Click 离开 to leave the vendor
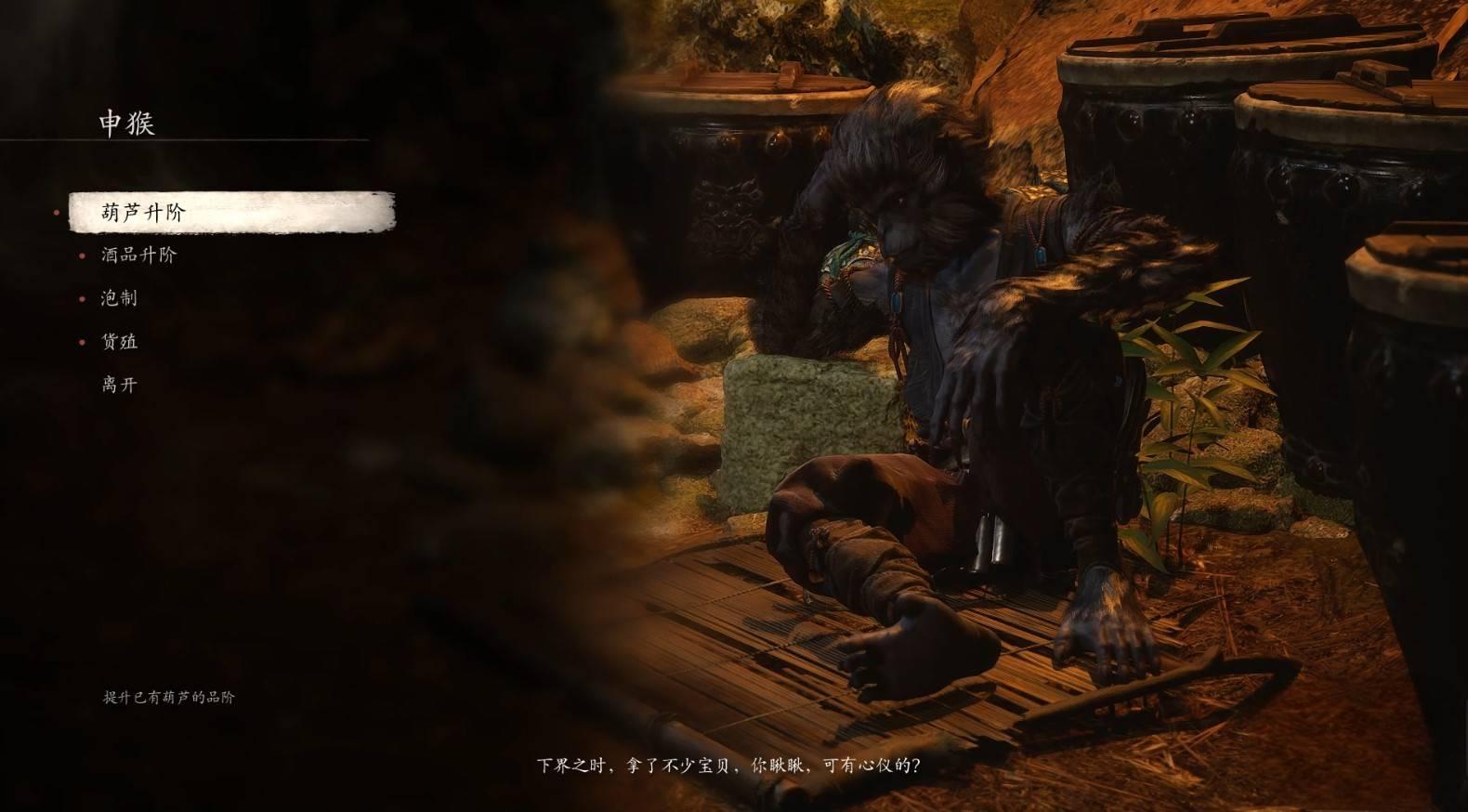 119,385
